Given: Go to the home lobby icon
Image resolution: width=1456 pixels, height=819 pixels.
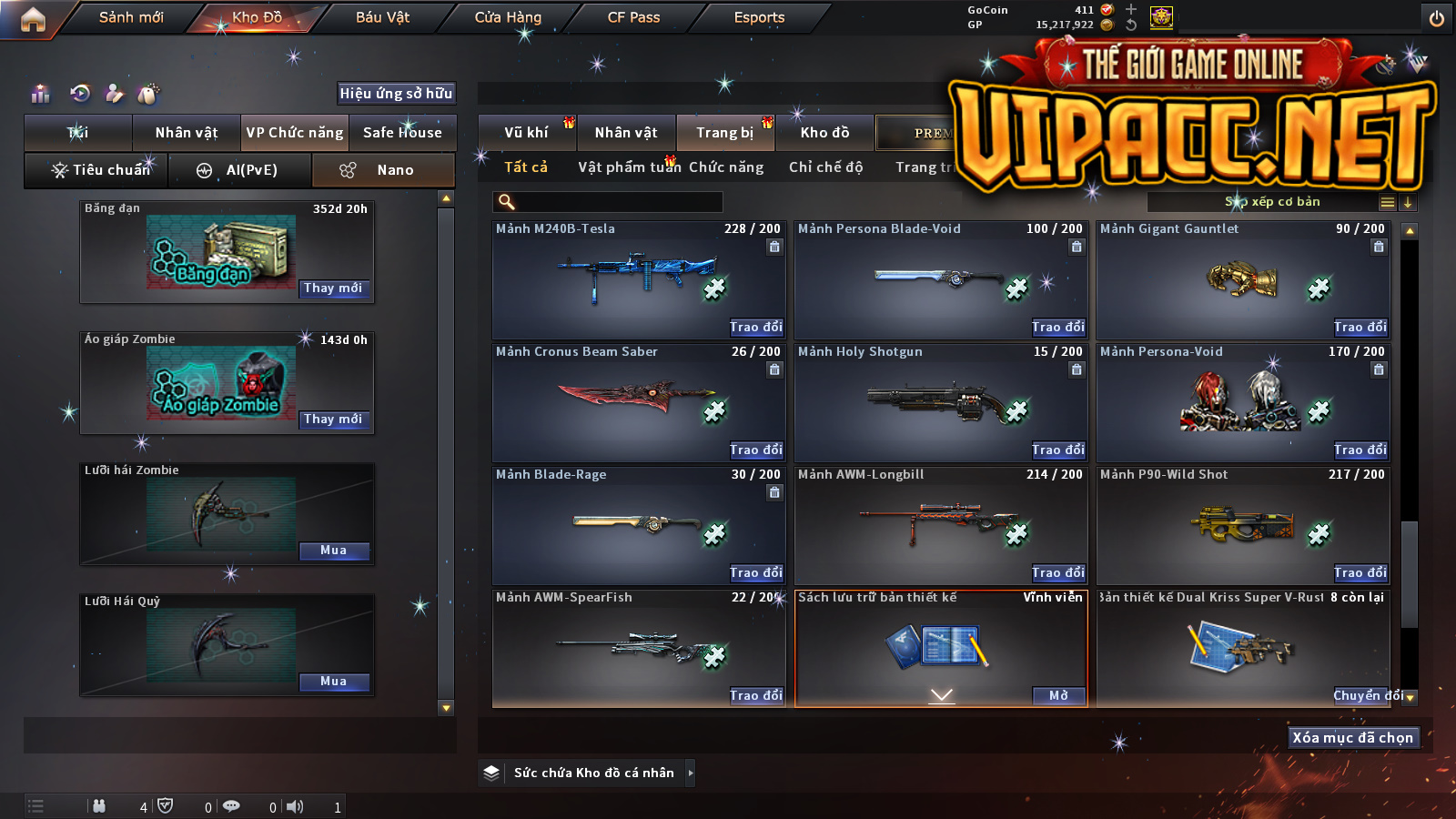Looking at the screenshot, I should (x=33, y=19).
